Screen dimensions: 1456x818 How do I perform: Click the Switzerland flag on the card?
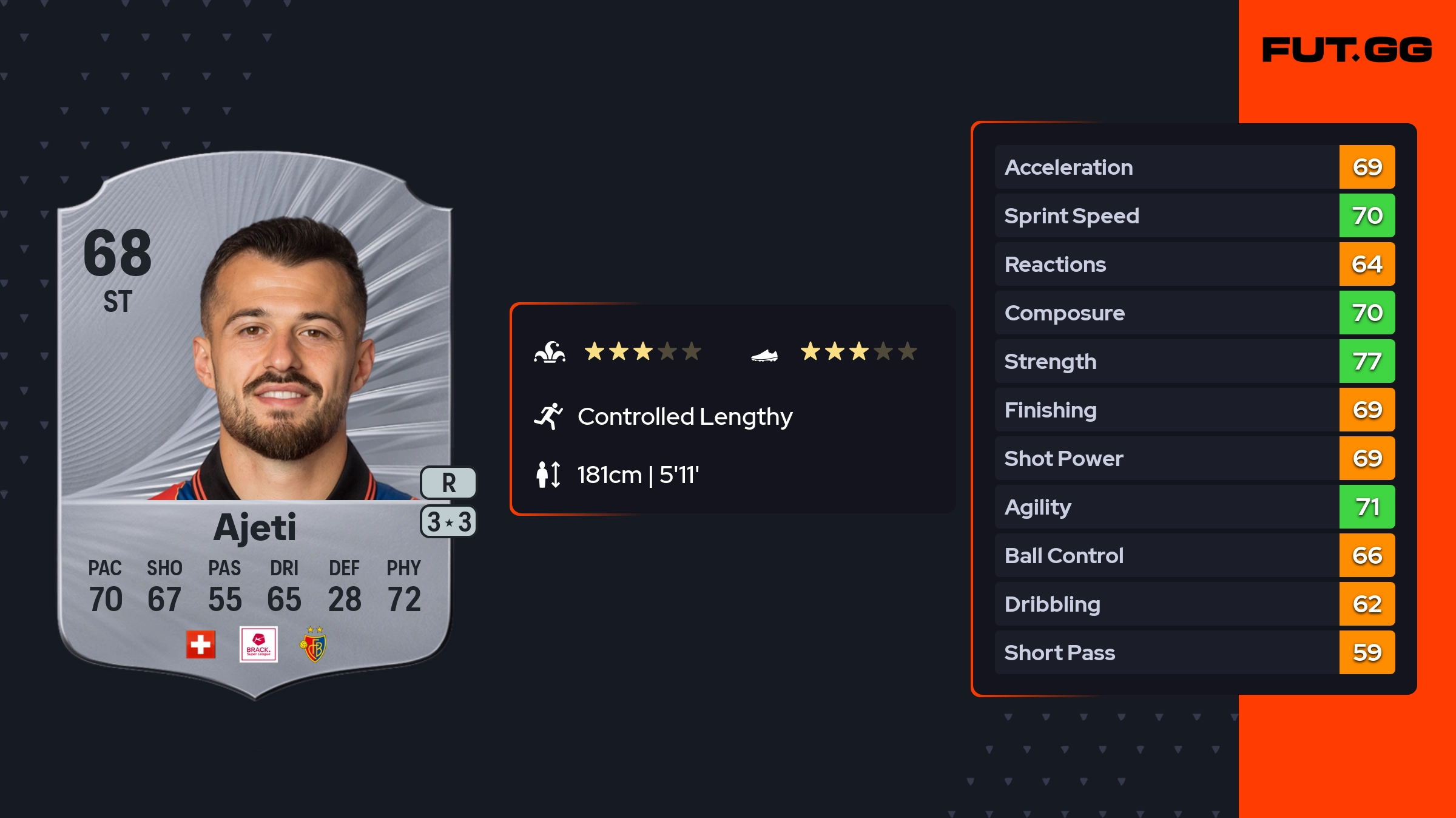201,644
